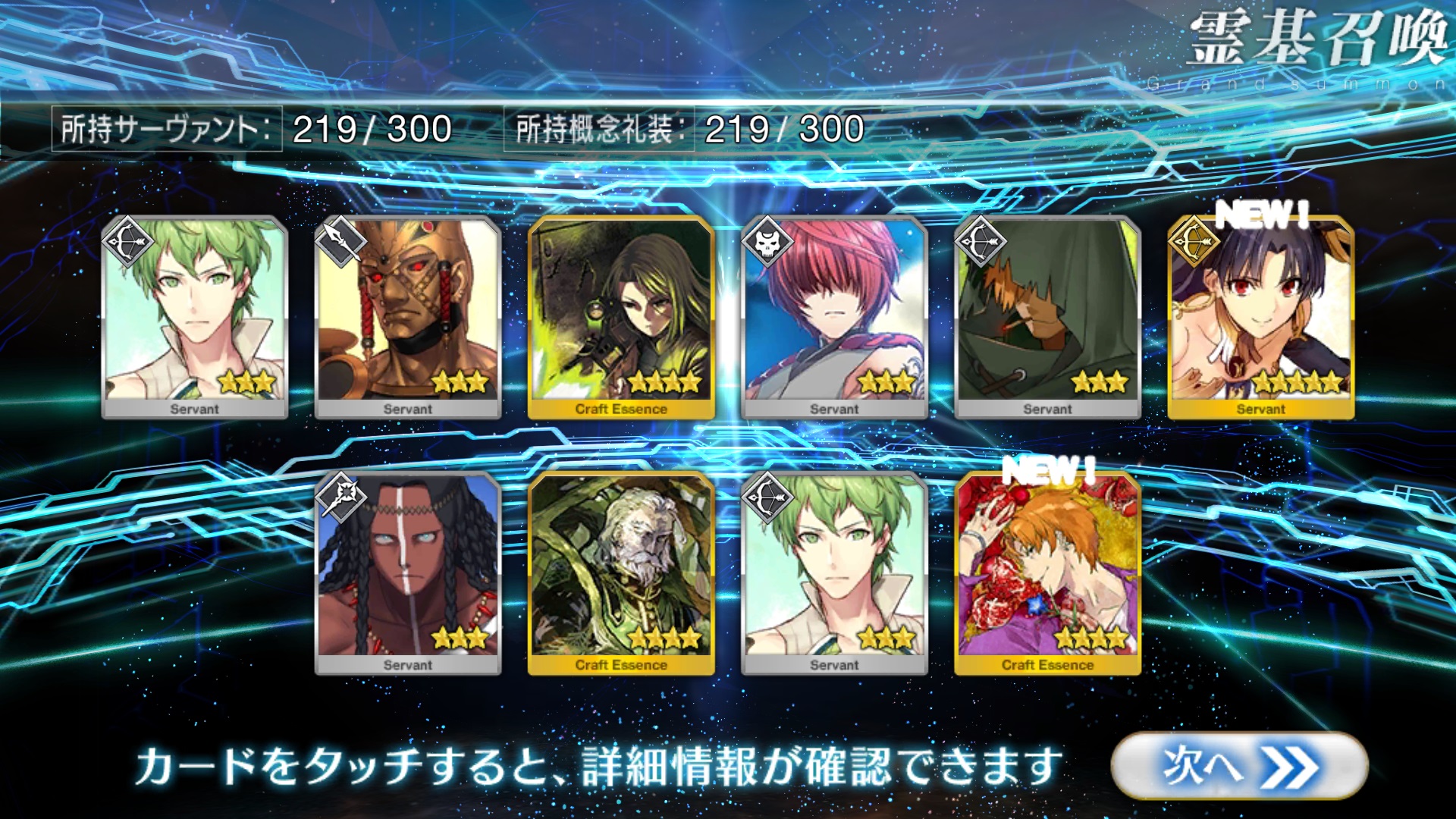Screen dimensions: 1456x819
Task: Select the red-haired Assassin servant card
Action: 834,317
